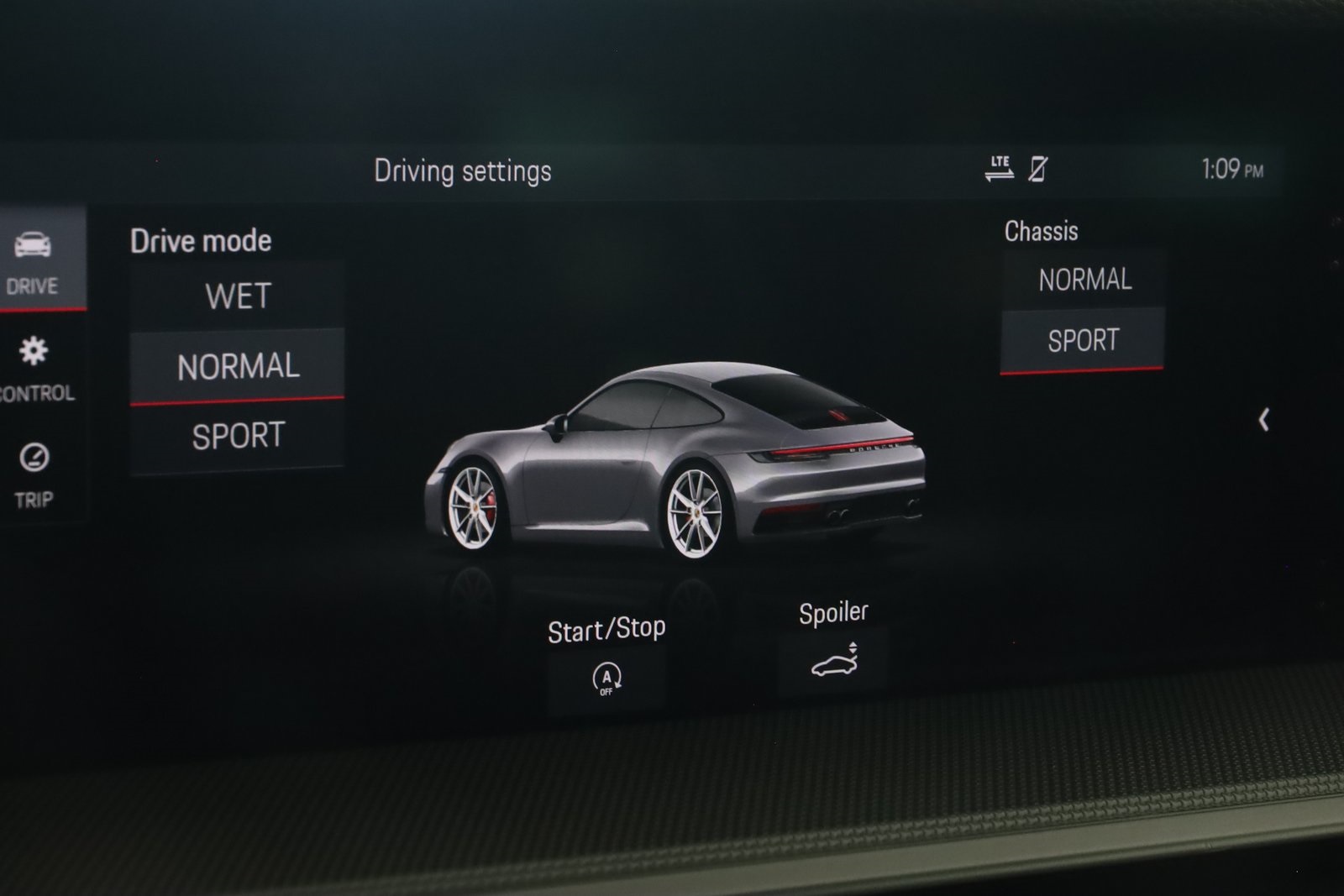1344x896 pixels.
Task: Raise the spoiler using the Spoiler icon
Action: click(834, 663)
